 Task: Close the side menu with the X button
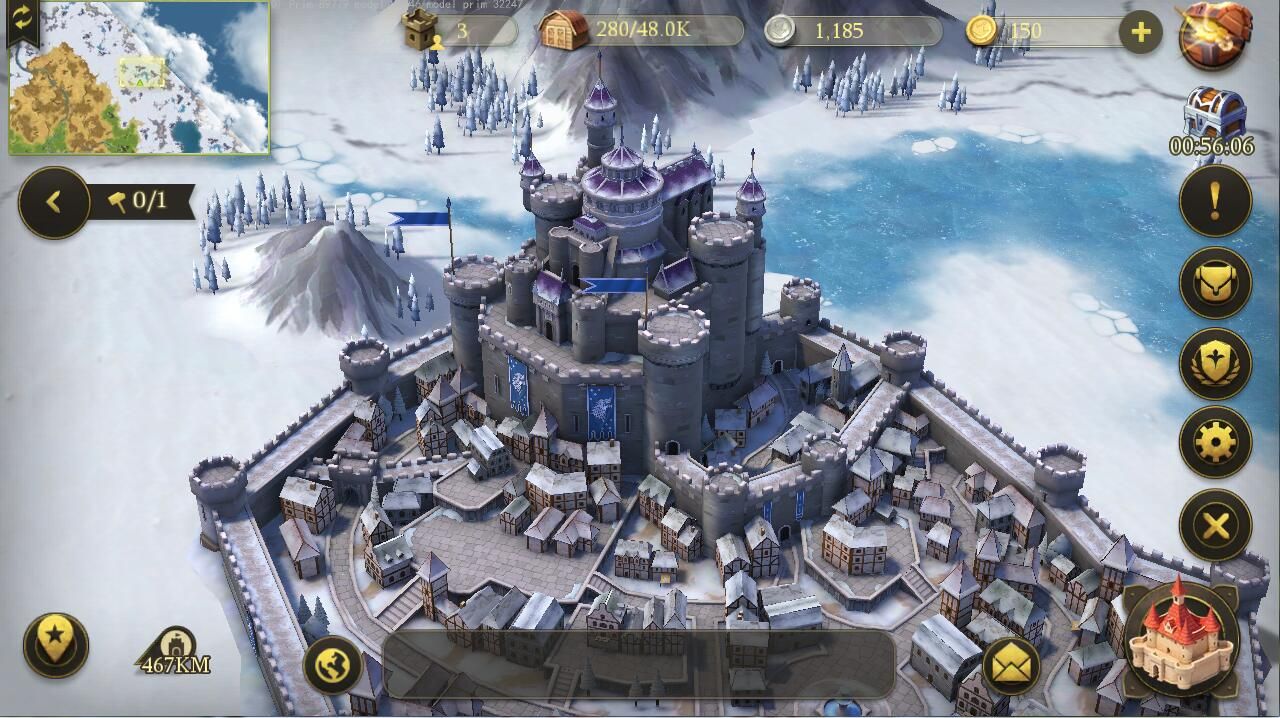tap(1215, 524)
